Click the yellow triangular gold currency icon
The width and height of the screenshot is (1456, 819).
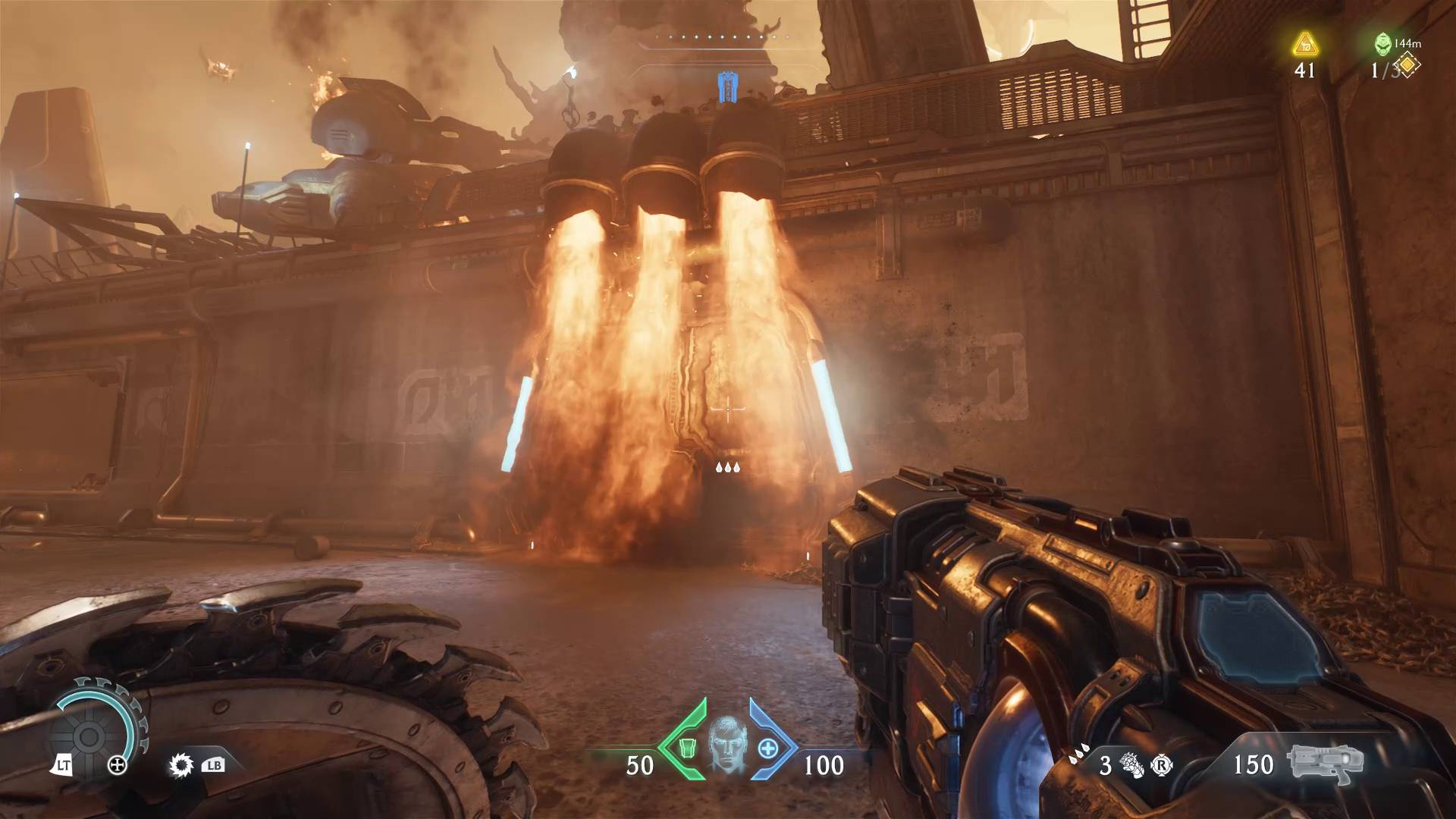[1304, 44]
